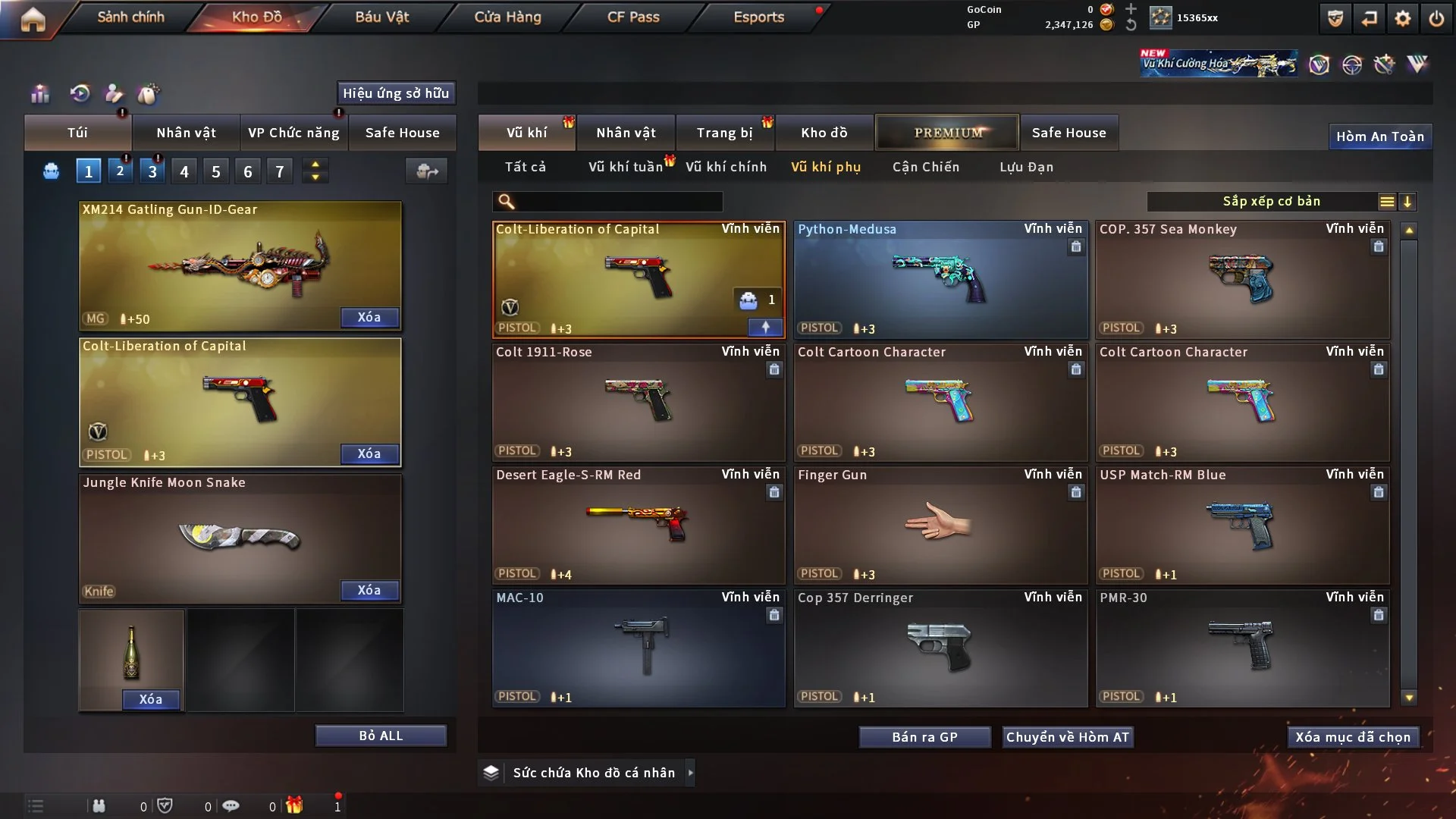This screenshot has width=1456, height=819.
Task: Delete selection with Xóa mục đã chọn
Action: pos(1353,737)
